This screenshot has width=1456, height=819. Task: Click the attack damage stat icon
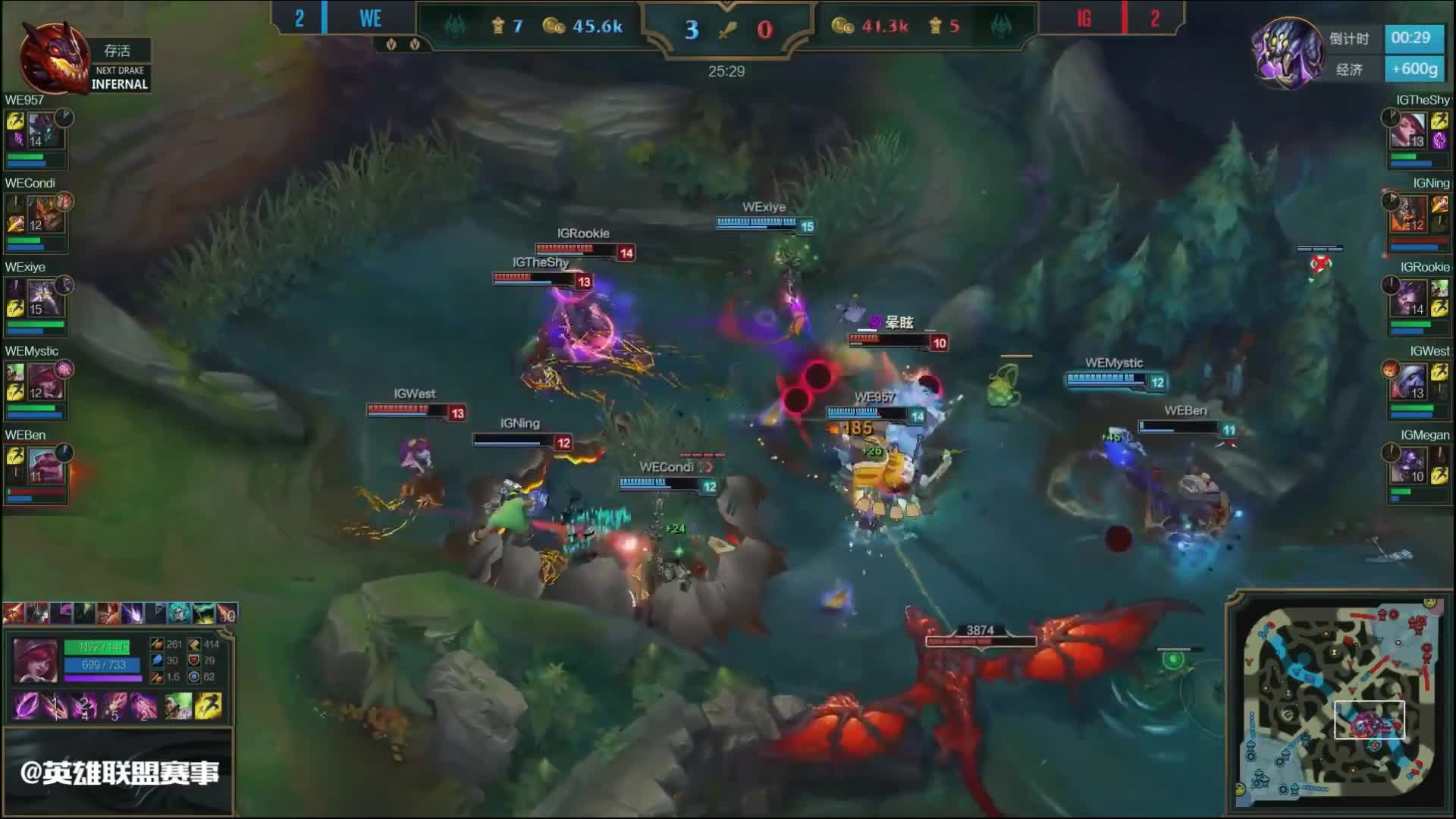coord(157,645)
